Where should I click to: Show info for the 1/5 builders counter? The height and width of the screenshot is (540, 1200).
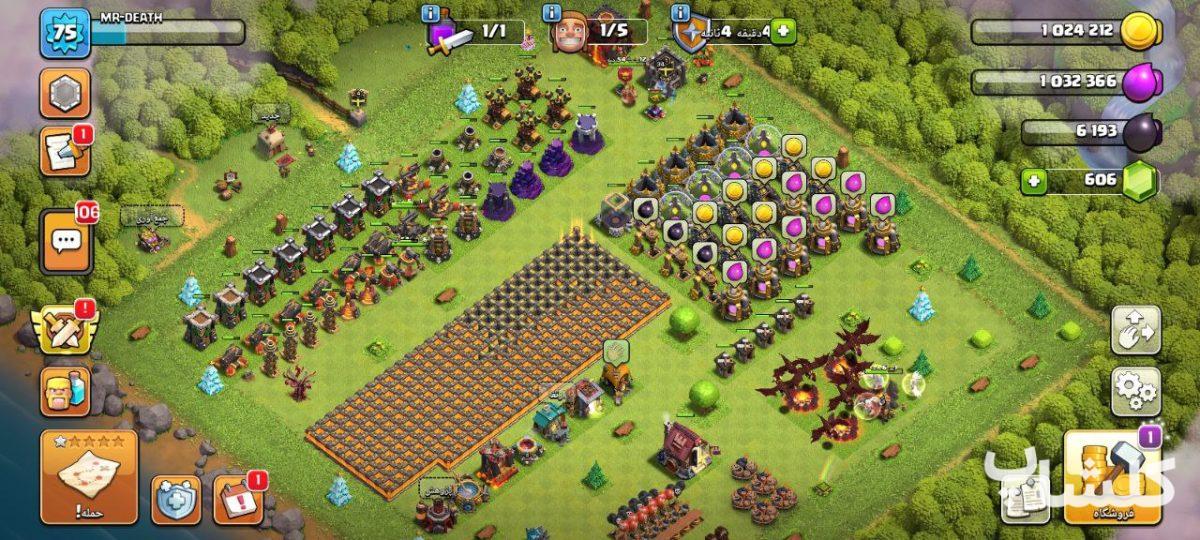pos(551,13)
